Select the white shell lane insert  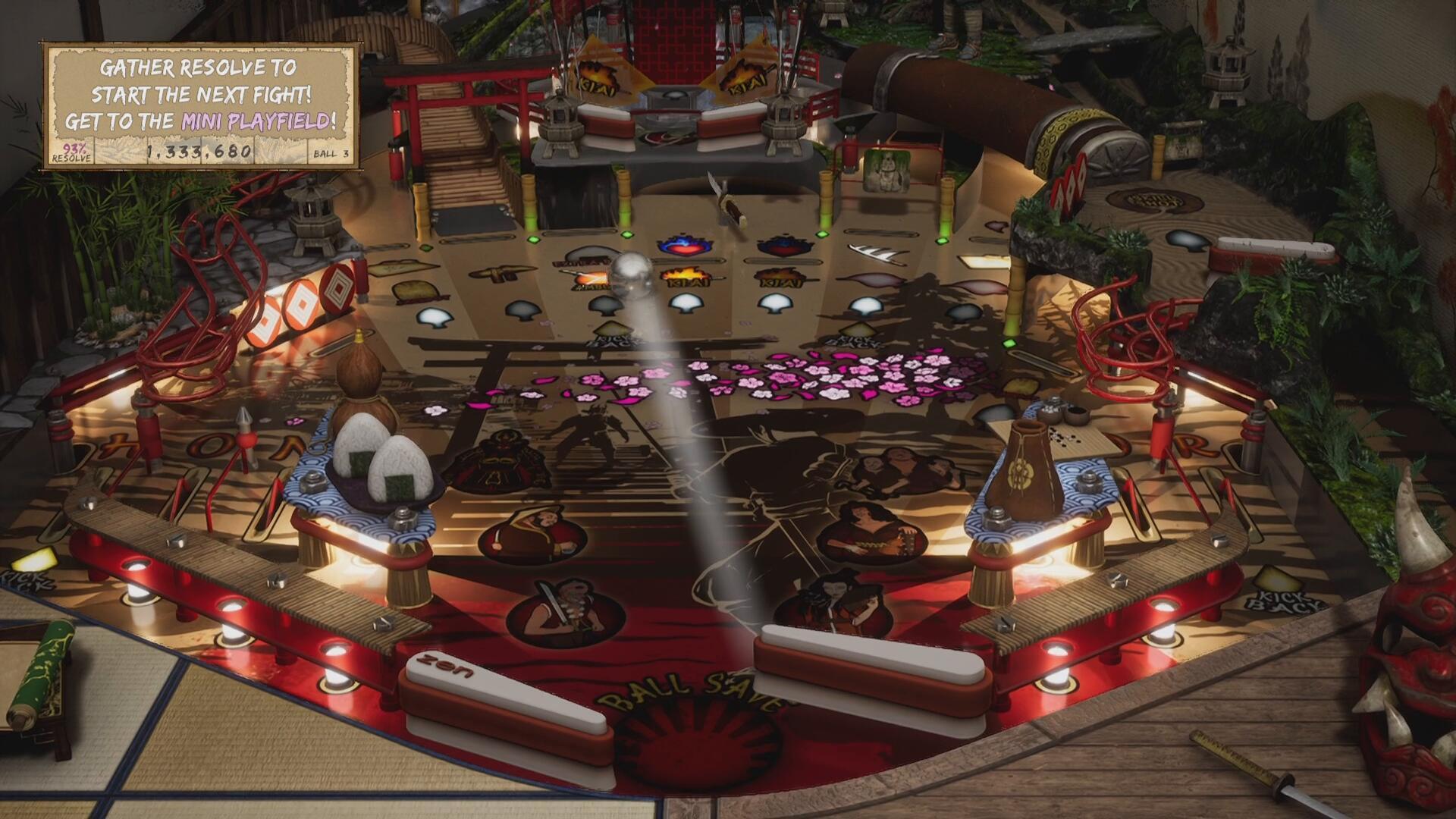pyautogui.click(x=687, y=303)
